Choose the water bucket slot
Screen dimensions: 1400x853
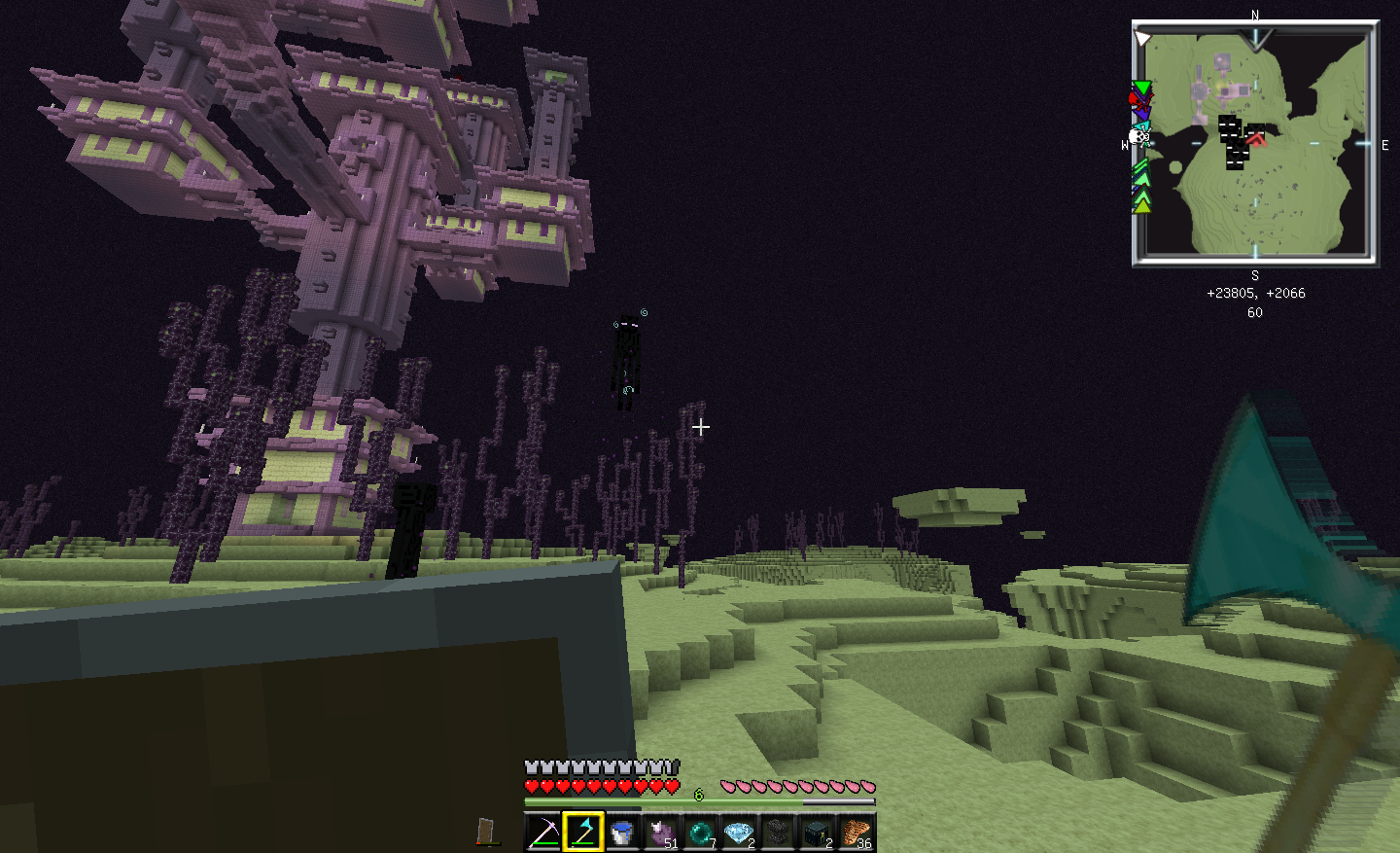click(622, 833)
